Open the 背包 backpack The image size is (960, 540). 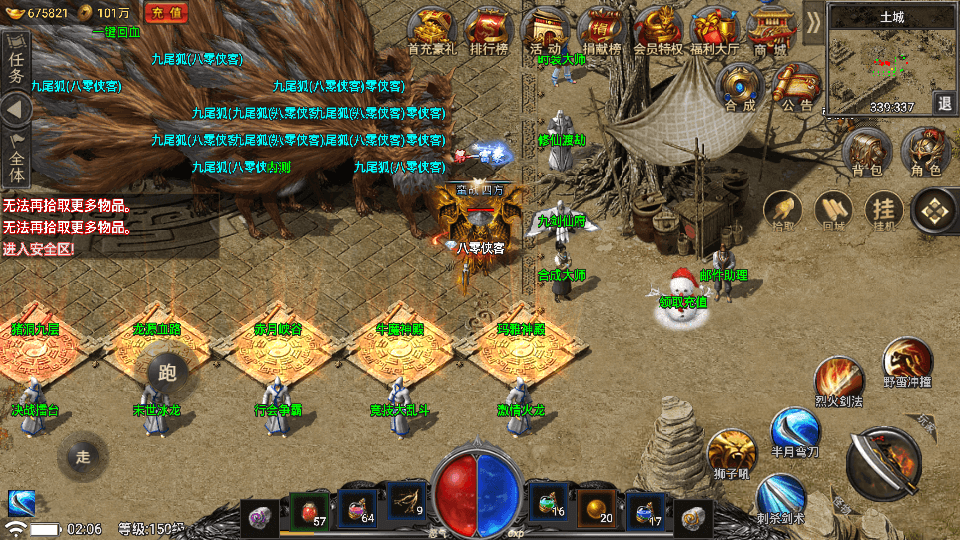tap(866, 153)
